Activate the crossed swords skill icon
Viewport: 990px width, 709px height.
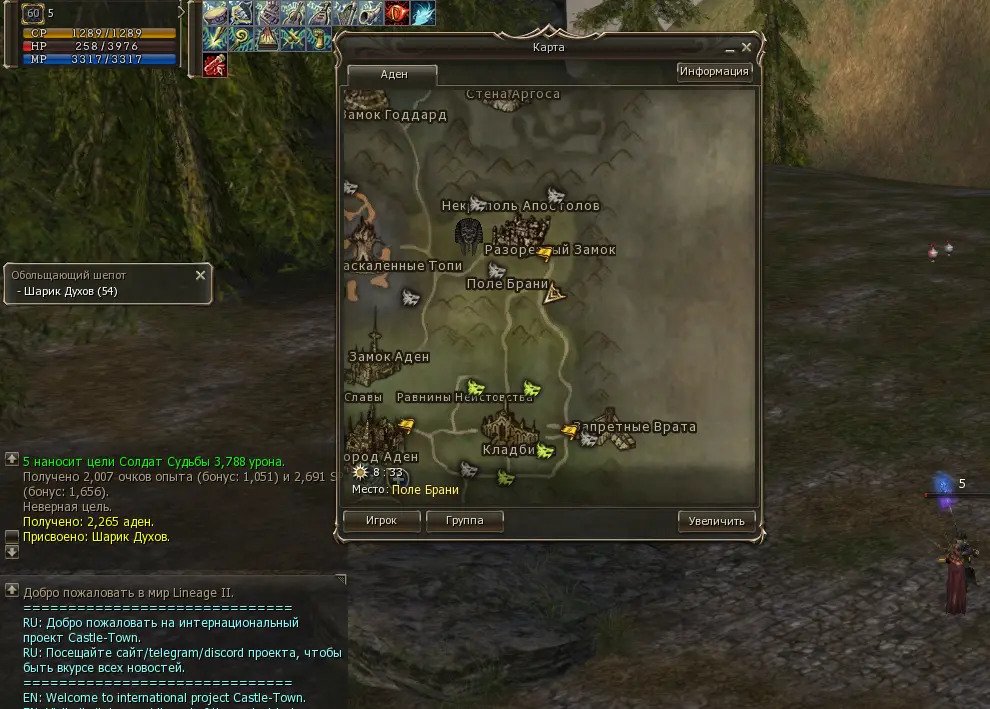293,39
